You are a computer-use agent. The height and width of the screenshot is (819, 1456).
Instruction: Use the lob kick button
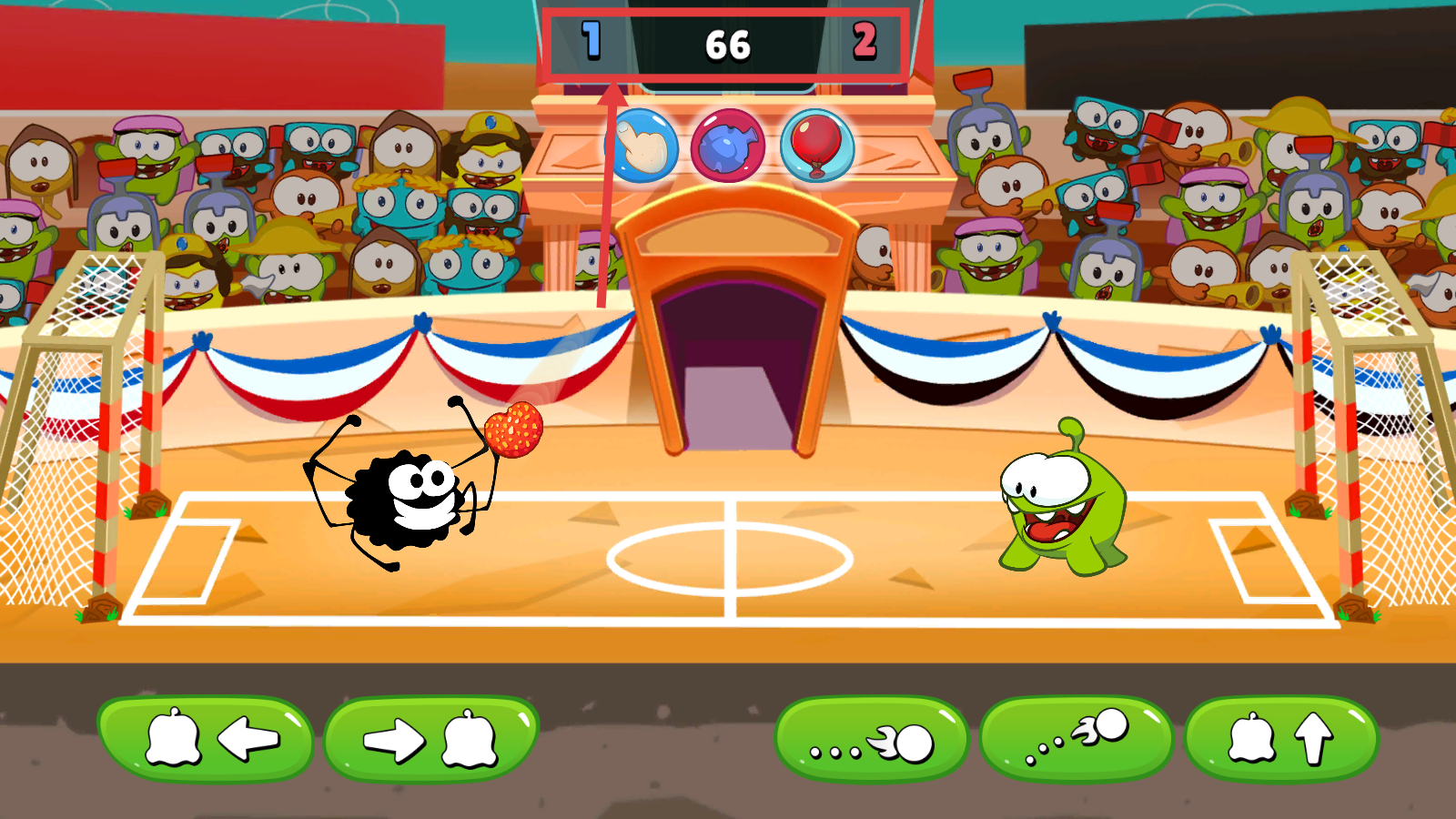pos(1077,738)
